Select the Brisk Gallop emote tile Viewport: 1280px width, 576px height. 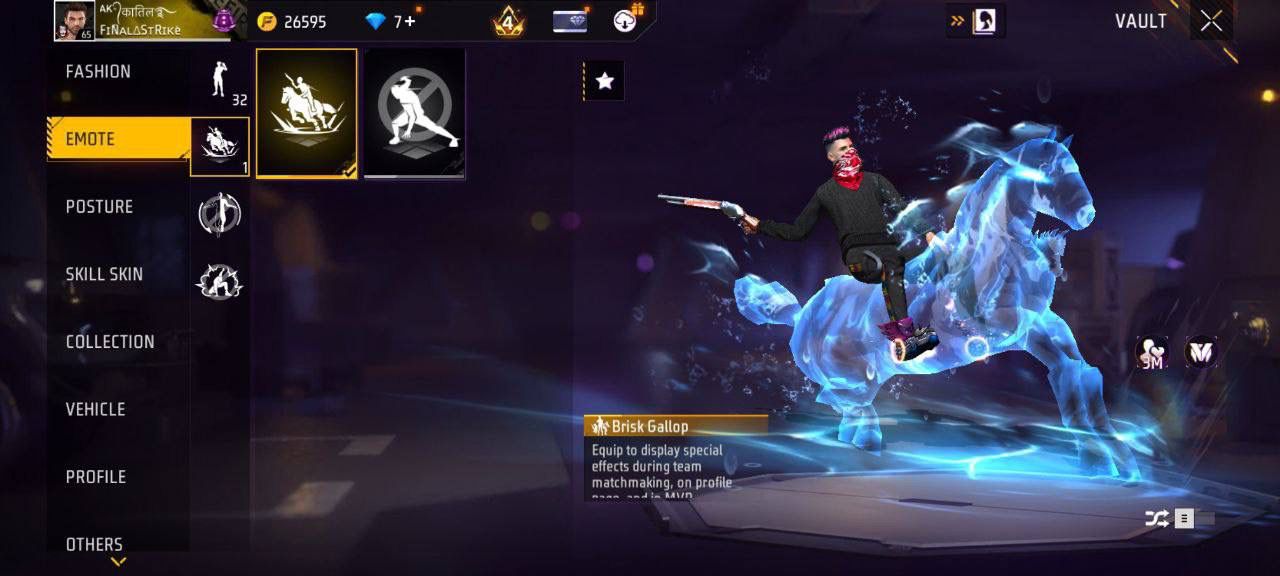click(x=306, y=113)
